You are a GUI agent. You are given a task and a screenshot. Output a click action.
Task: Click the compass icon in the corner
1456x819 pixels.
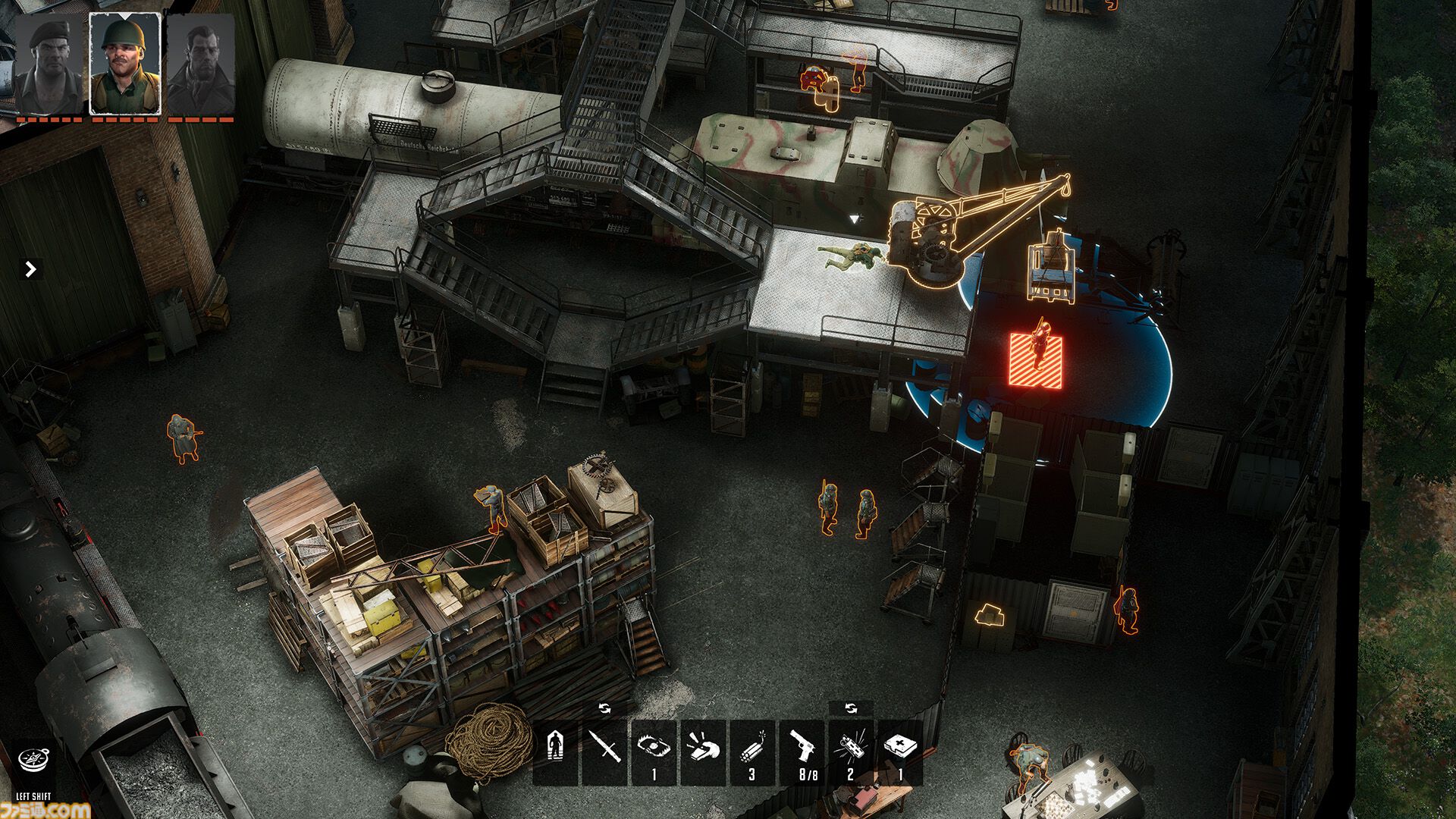(x=33, y=761)
